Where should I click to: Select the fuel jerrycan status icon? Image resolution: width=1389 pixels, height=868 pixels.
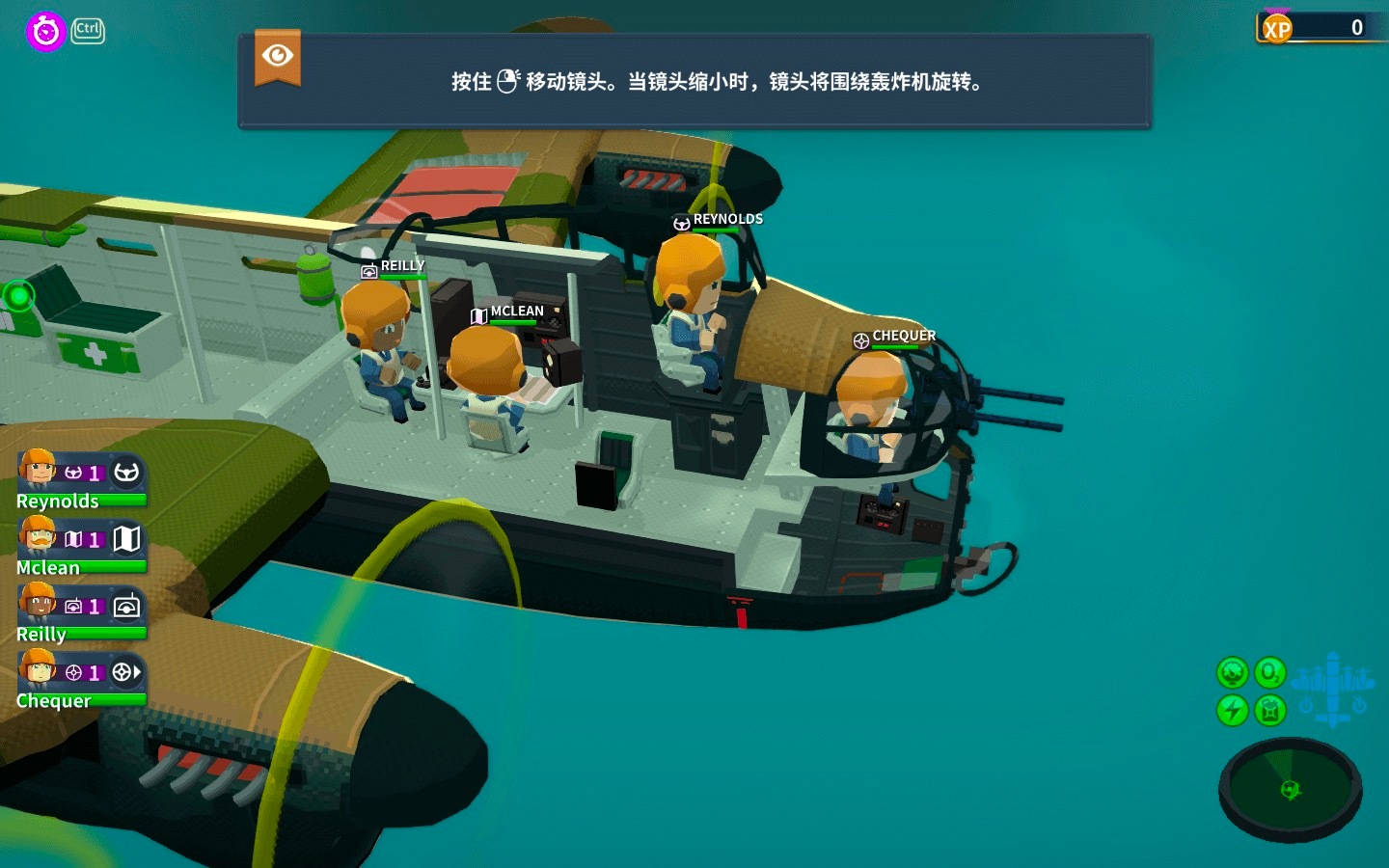[x=1269, y=711]
